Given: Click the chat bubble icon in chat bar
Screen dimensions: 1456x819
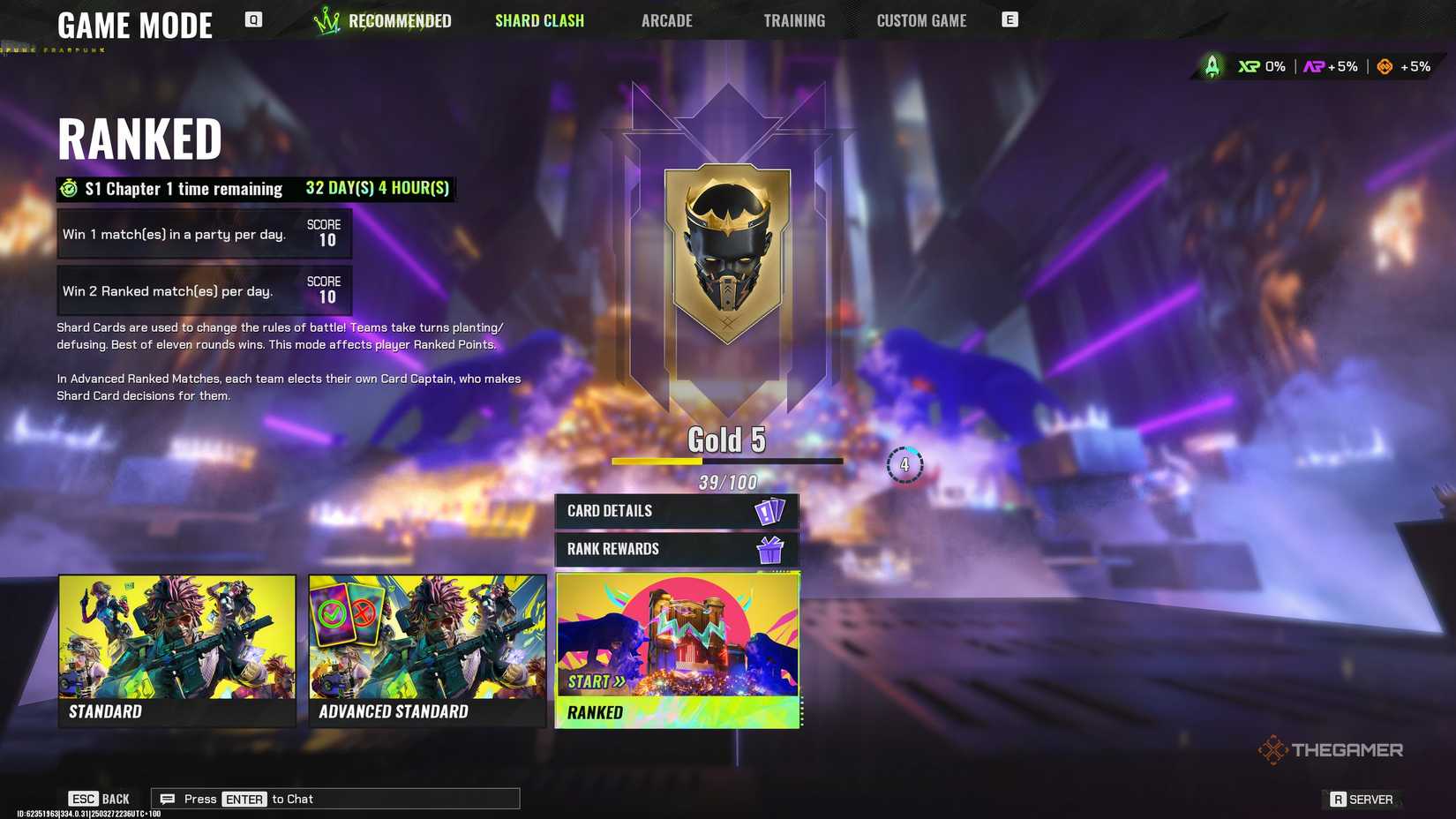Looking at the screenshot, I should click(x=168, y=798).
